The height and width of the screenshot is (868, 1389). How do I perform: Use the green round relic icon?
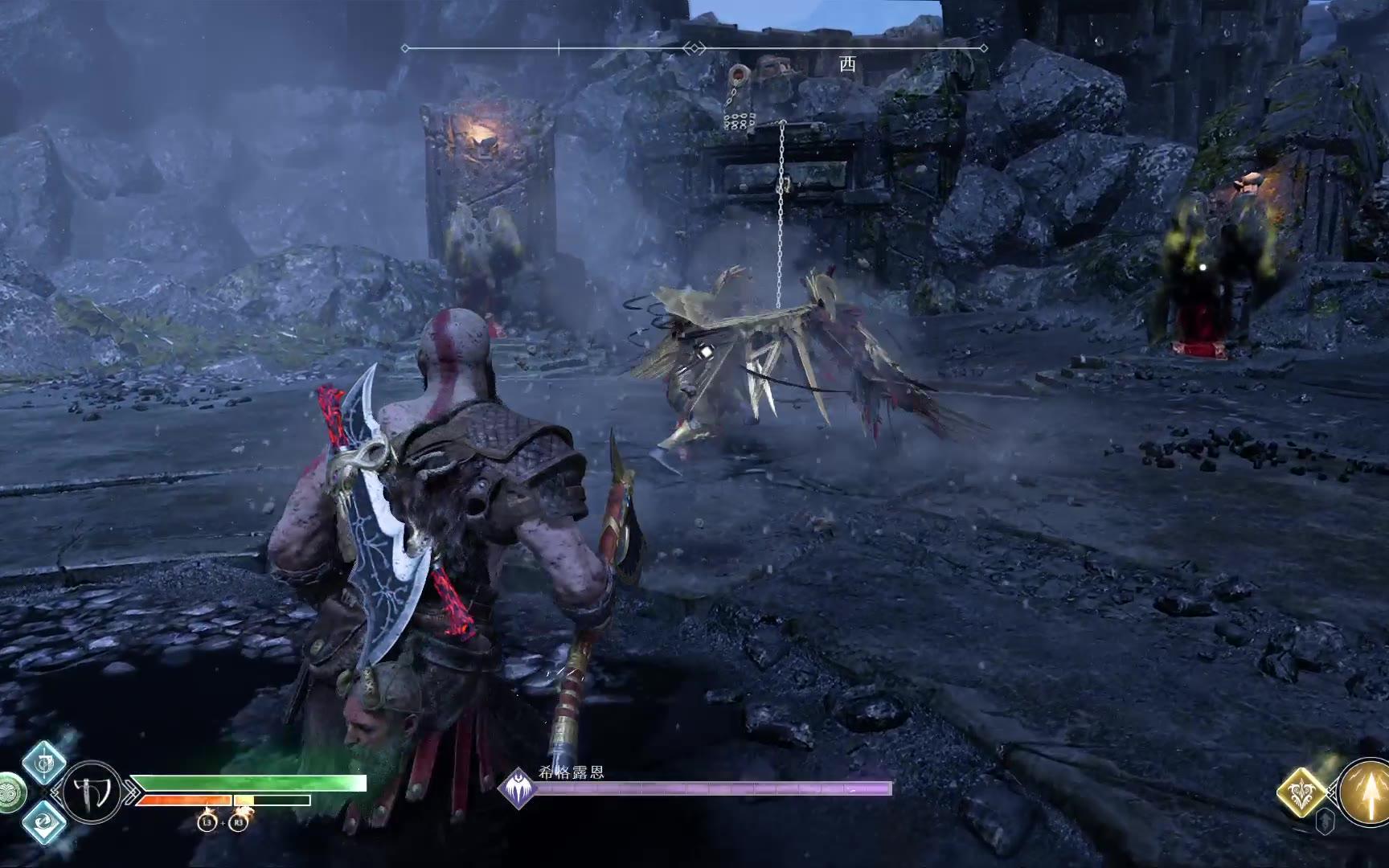click(10, 792)
